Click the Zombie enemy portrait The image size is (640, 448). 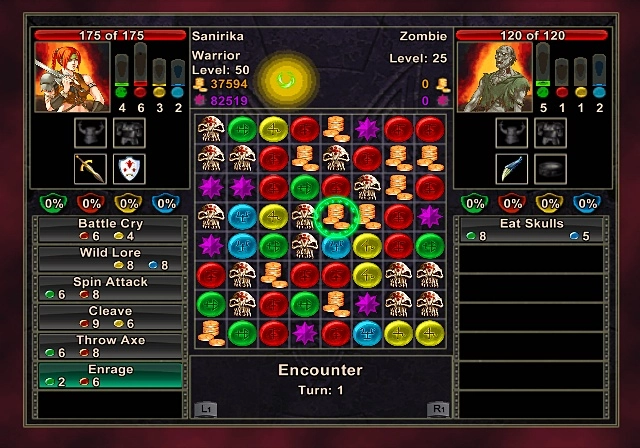pyautogui.click(x=492, y=78)
